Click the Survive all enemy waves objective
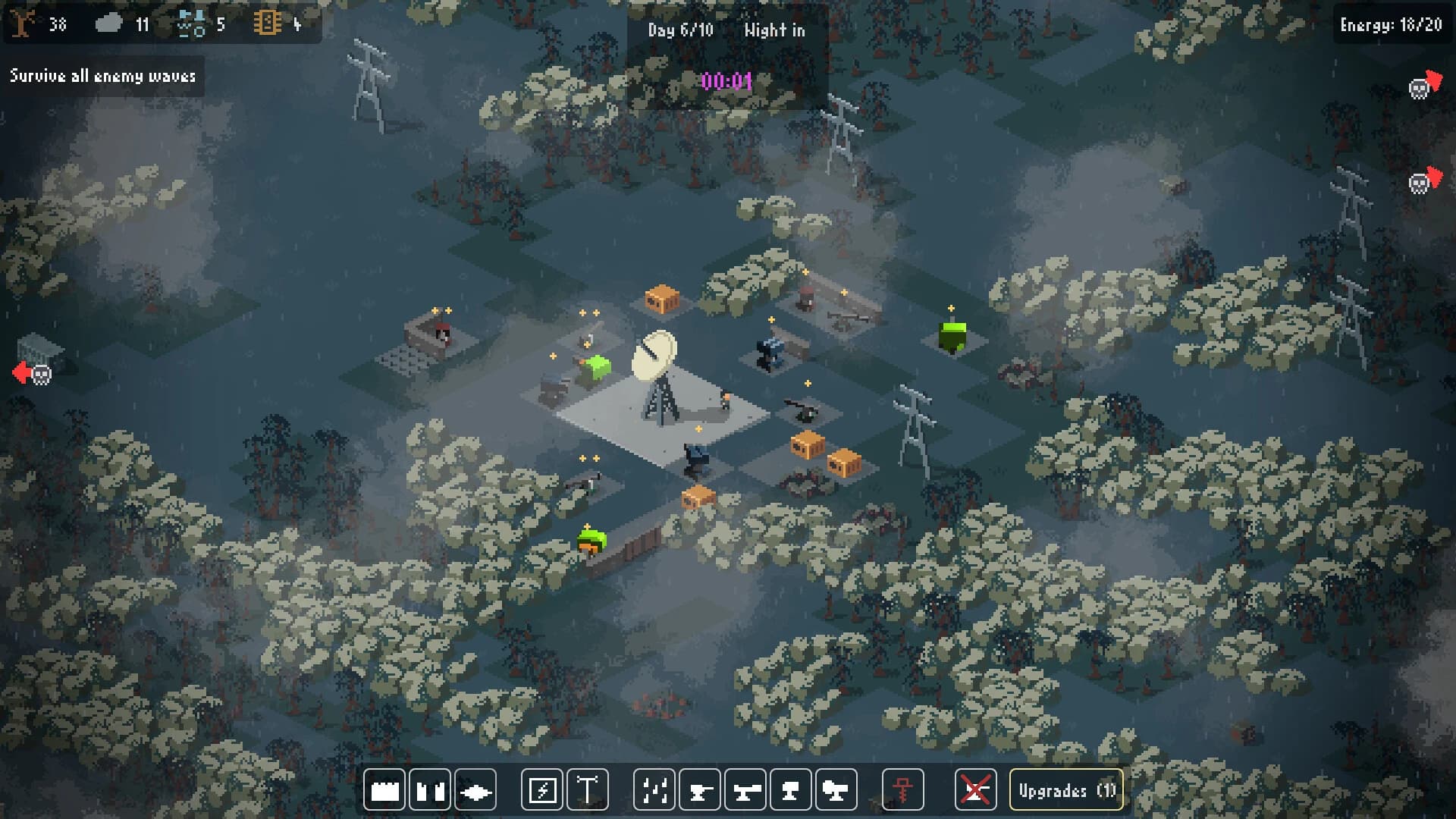 (x=104, y=77)
